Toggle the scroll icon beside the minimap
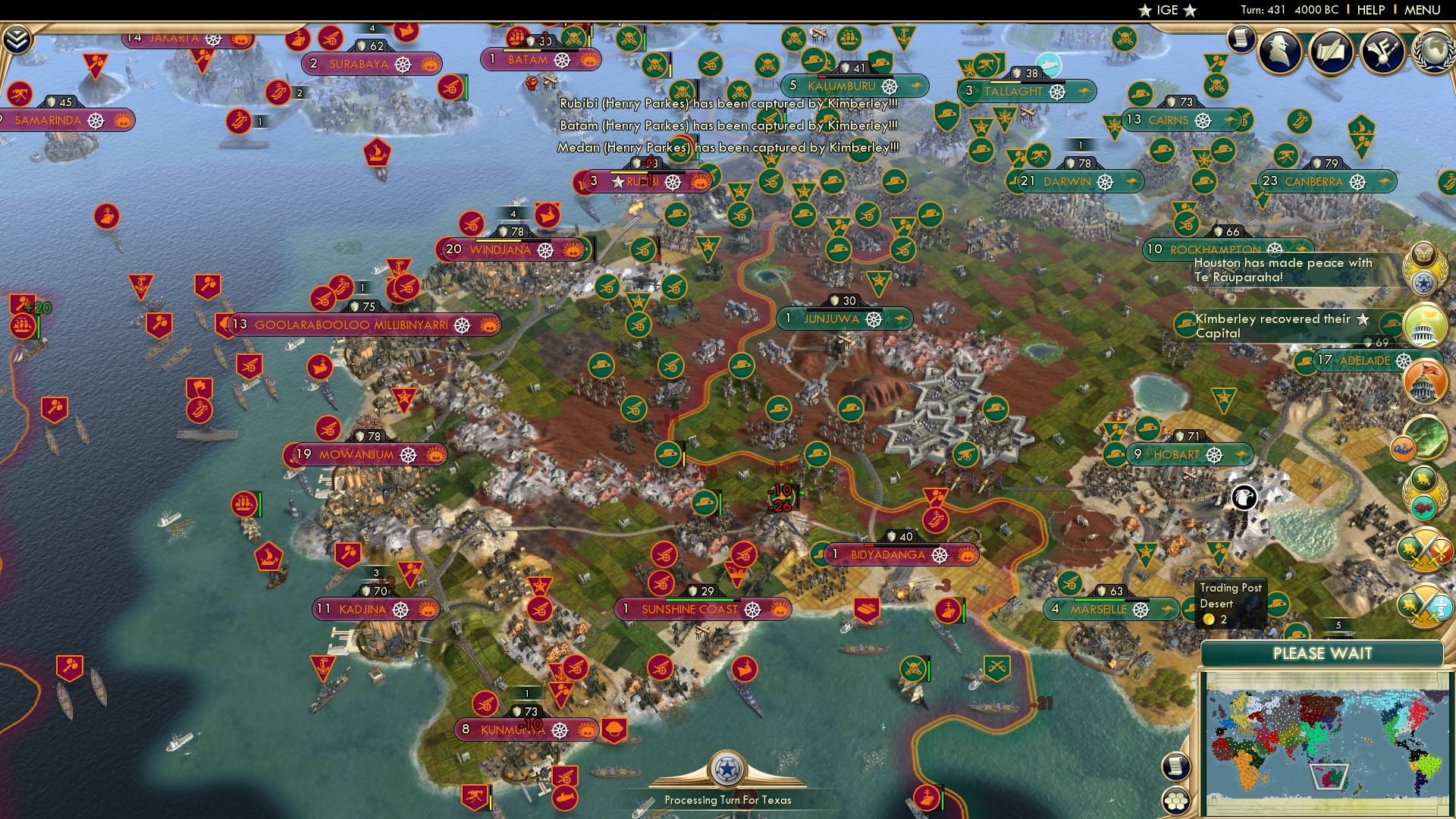Viewport: 1456px width, 819px height. tap(1175, 764)
